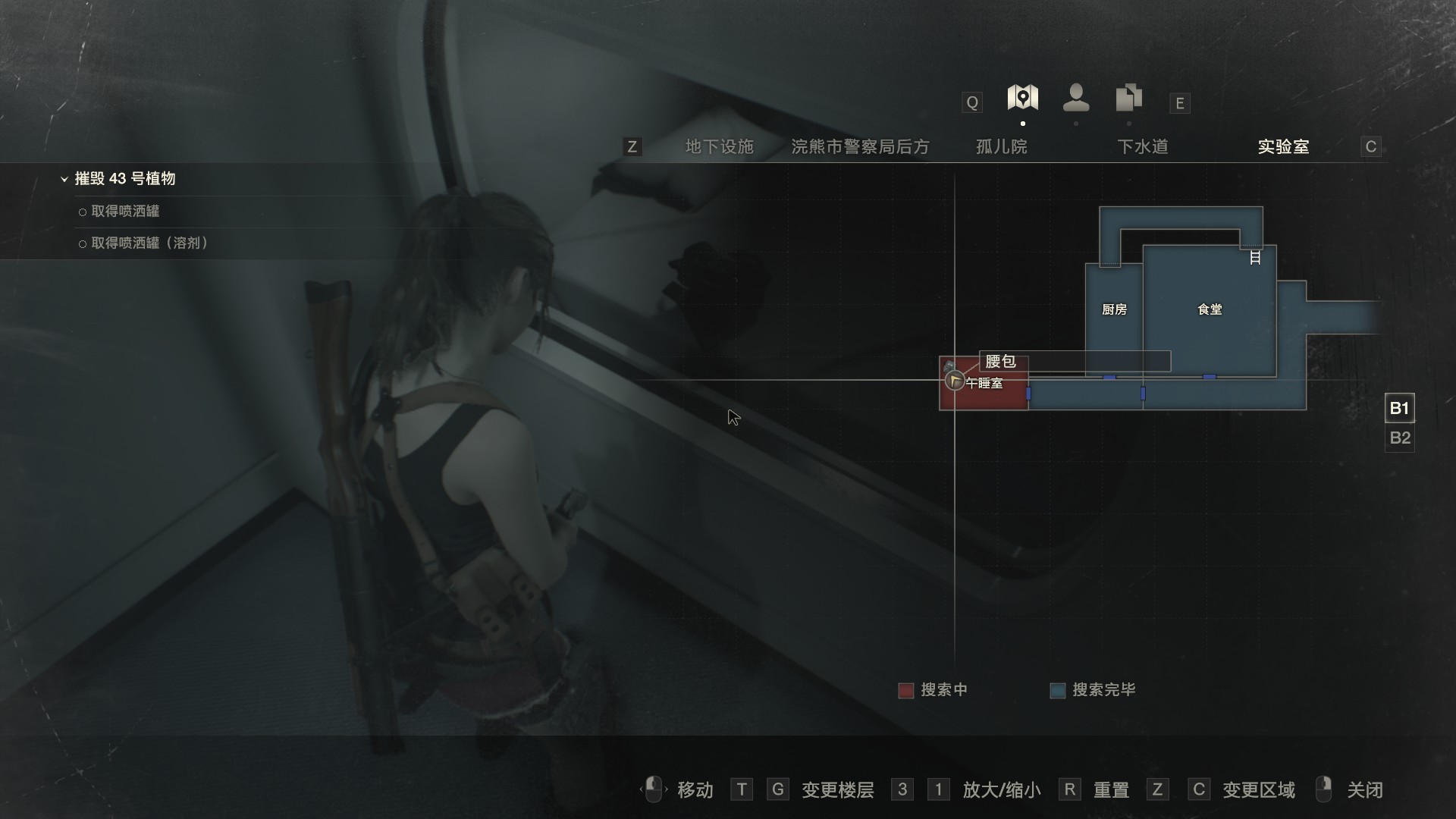Click the ladder marker in the cafeteria
Screen dimensions: 1456x819
tap(1255, 258)
